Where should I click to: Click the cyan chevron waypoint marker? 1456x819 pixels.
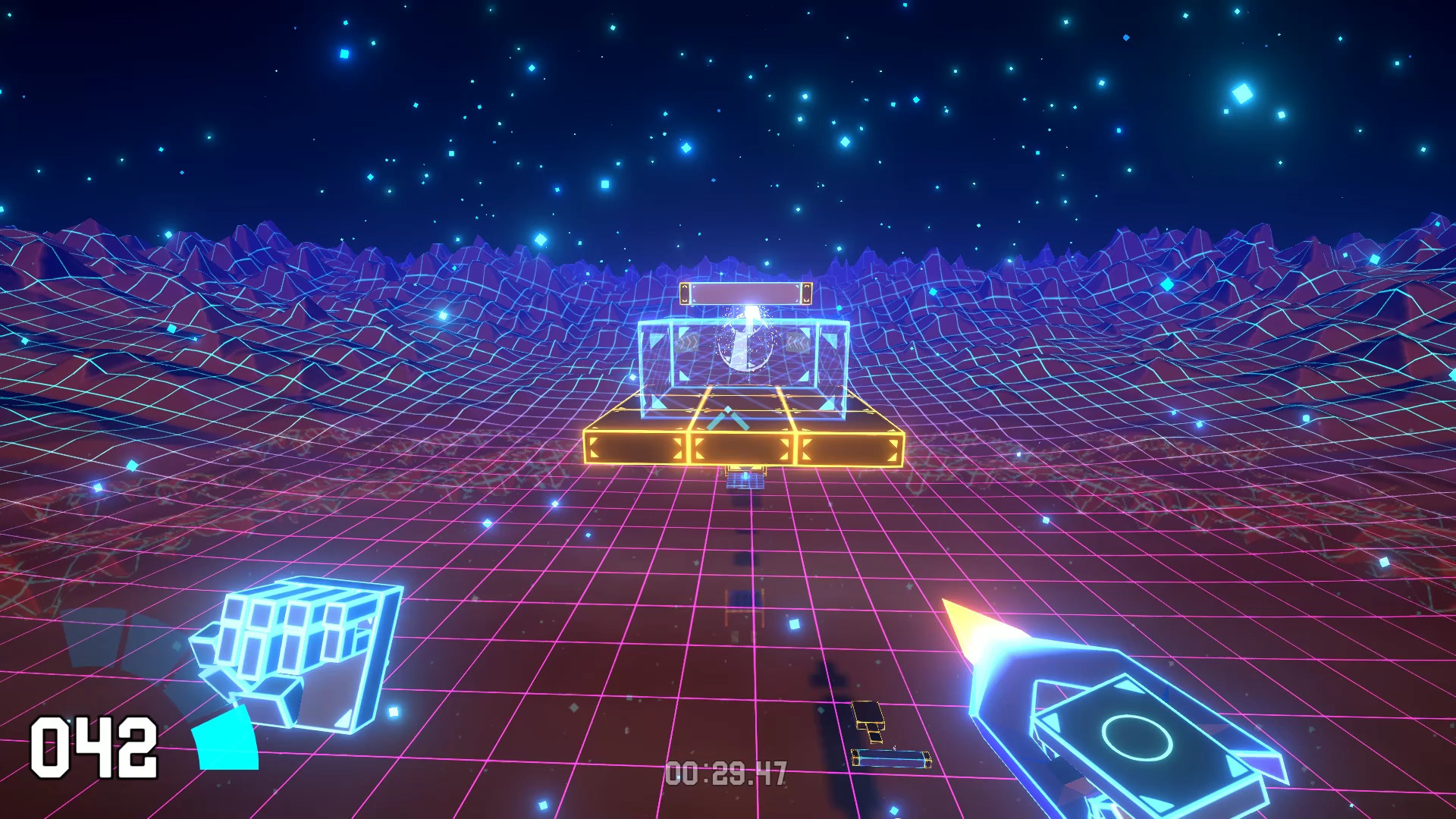(726, 416)
